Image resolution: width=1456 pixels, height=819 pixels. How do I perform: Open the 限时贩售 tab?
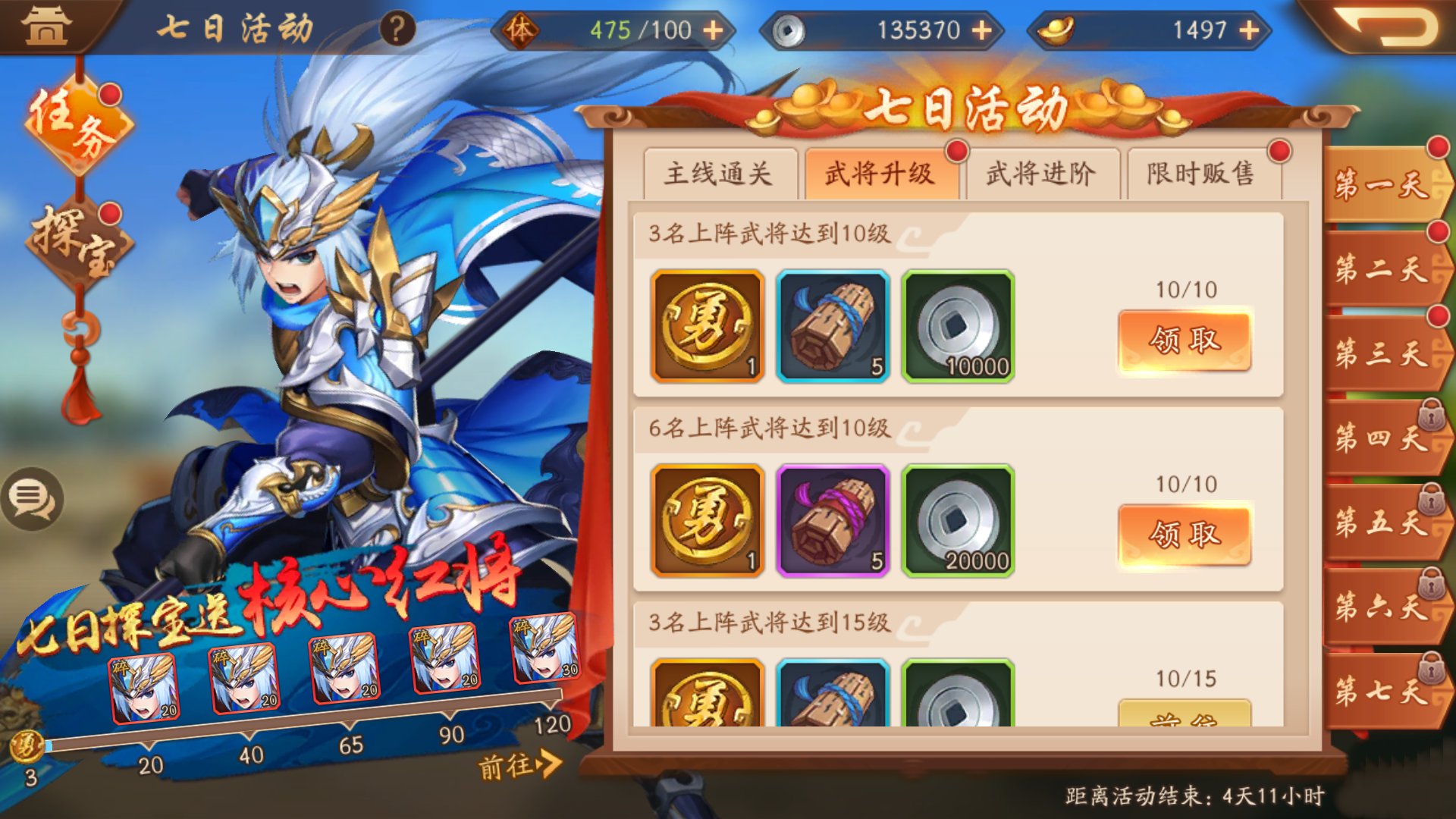pos(1203,174)
